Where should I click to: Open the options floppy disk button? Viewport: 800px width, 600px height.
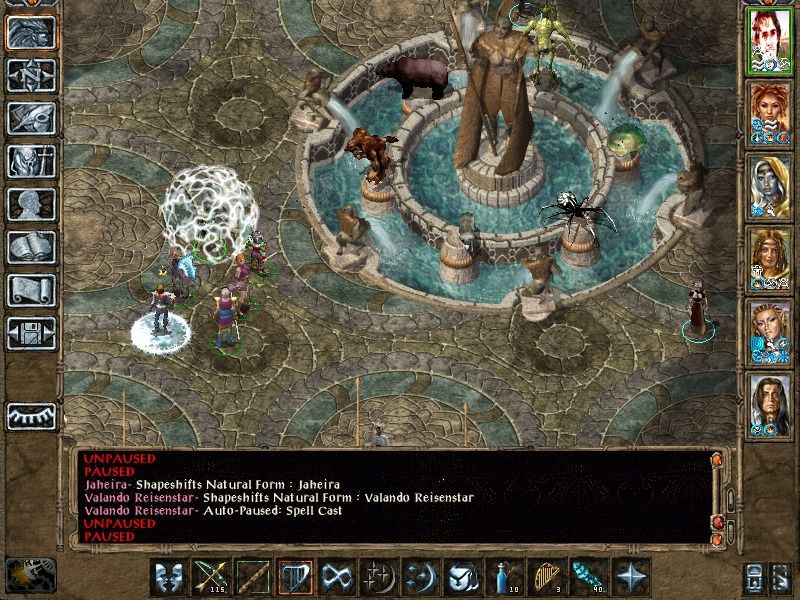click(31, 333)
